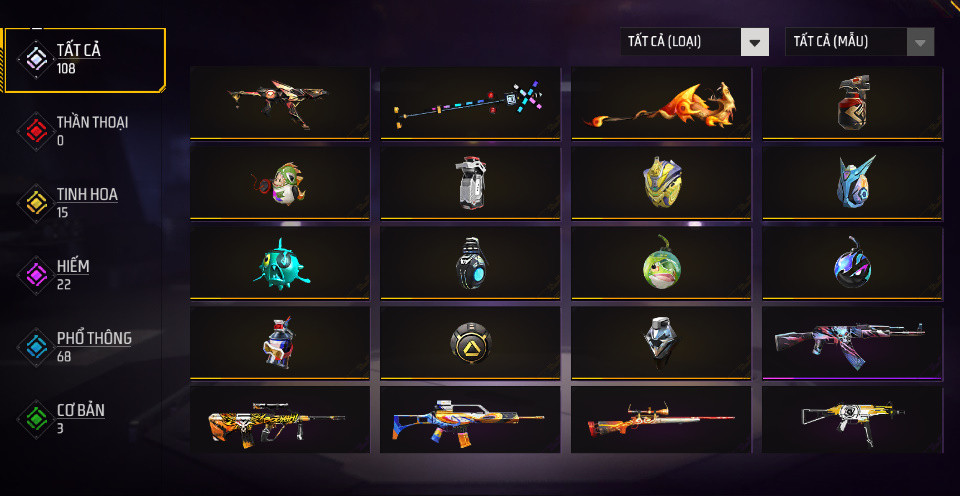960x496 pixels.
Task: Select the yellow and purple mask skin
Action: click(x=661, y=182)
